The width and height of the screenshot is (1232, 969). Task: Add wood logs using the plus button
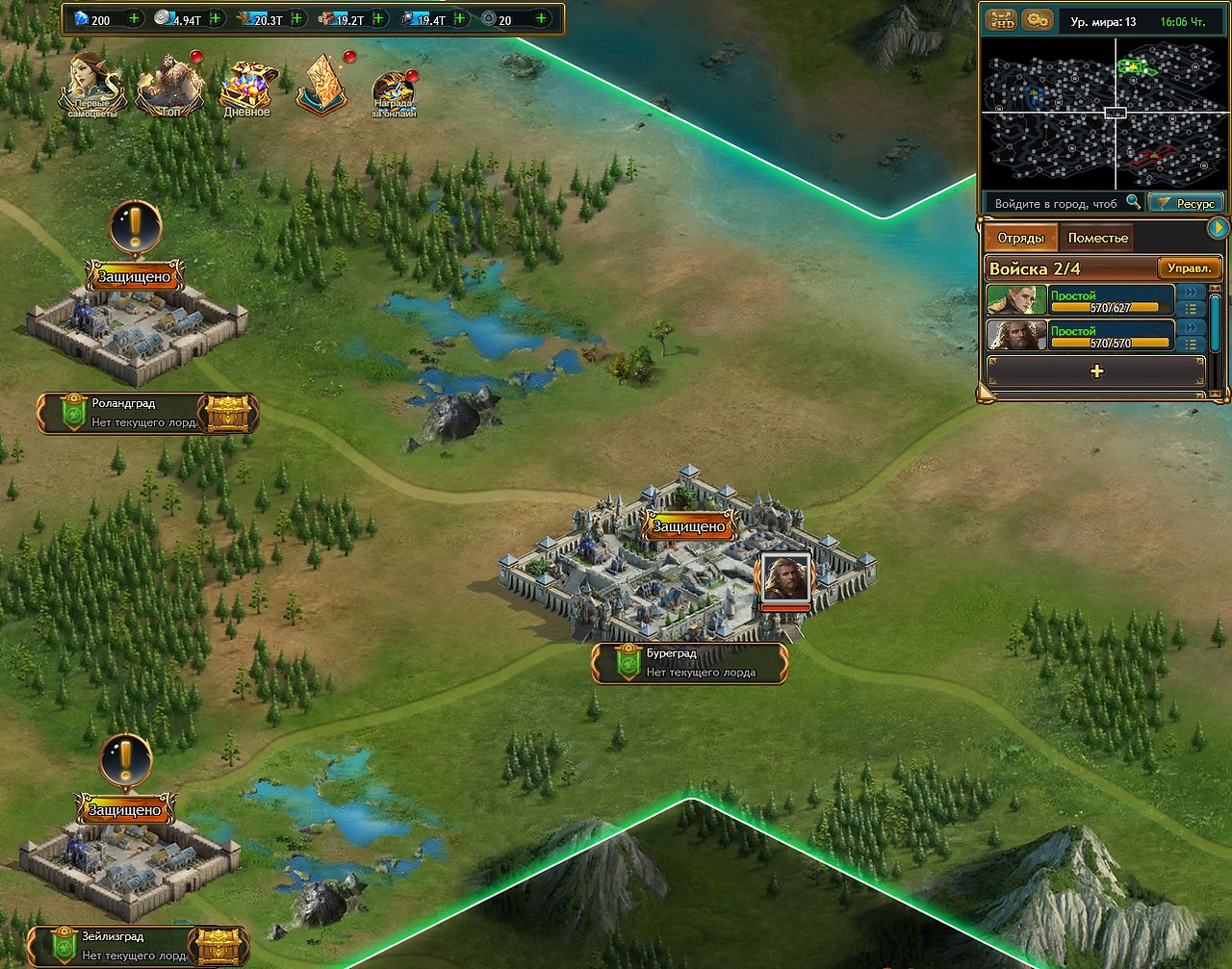click(378, 19)
